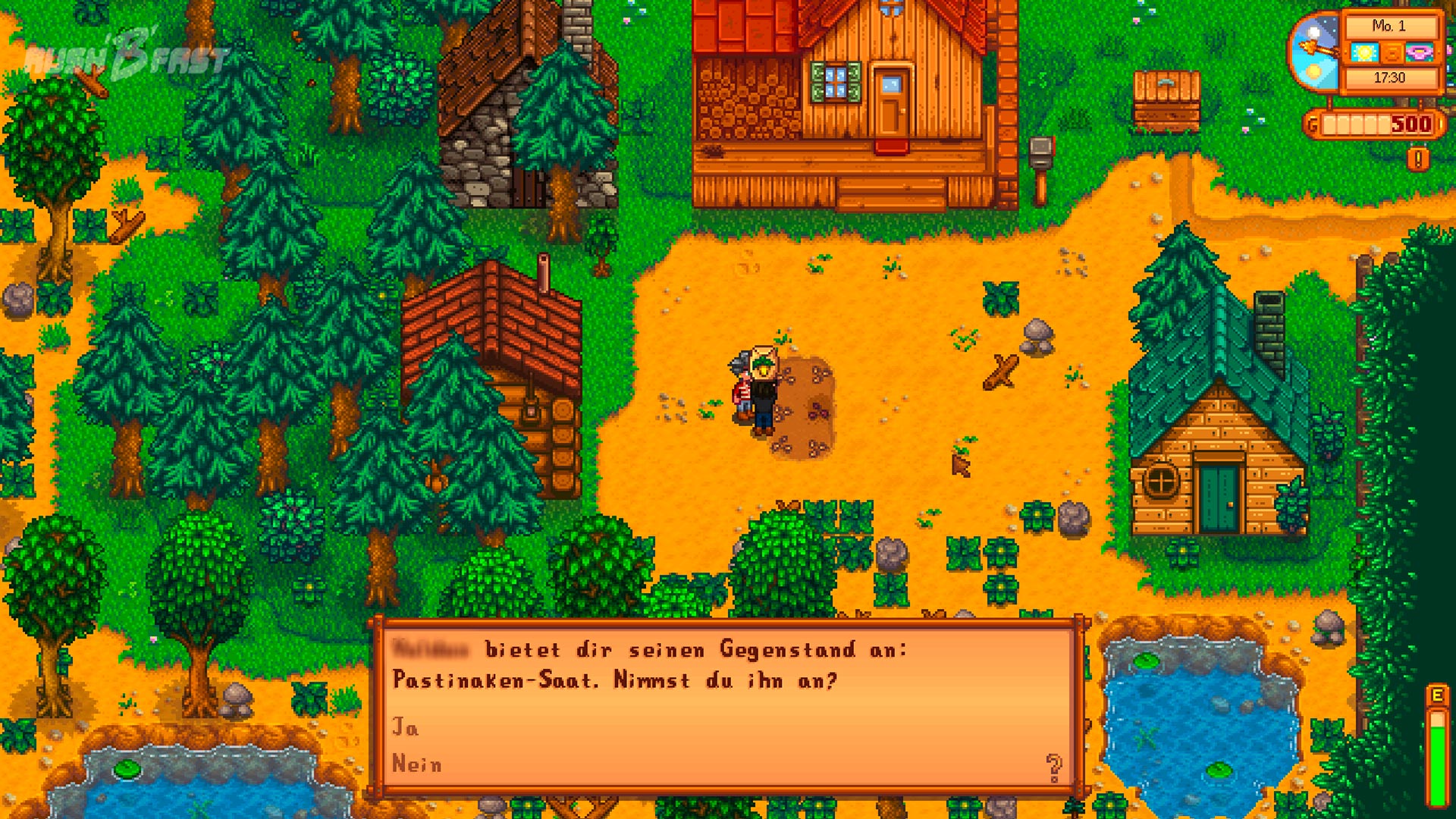Click the pink flower season icon in the HUD
Image resolution: width=1456 pixels, height=819 pixels.
pyautogui.click(x=1419, y=52)
